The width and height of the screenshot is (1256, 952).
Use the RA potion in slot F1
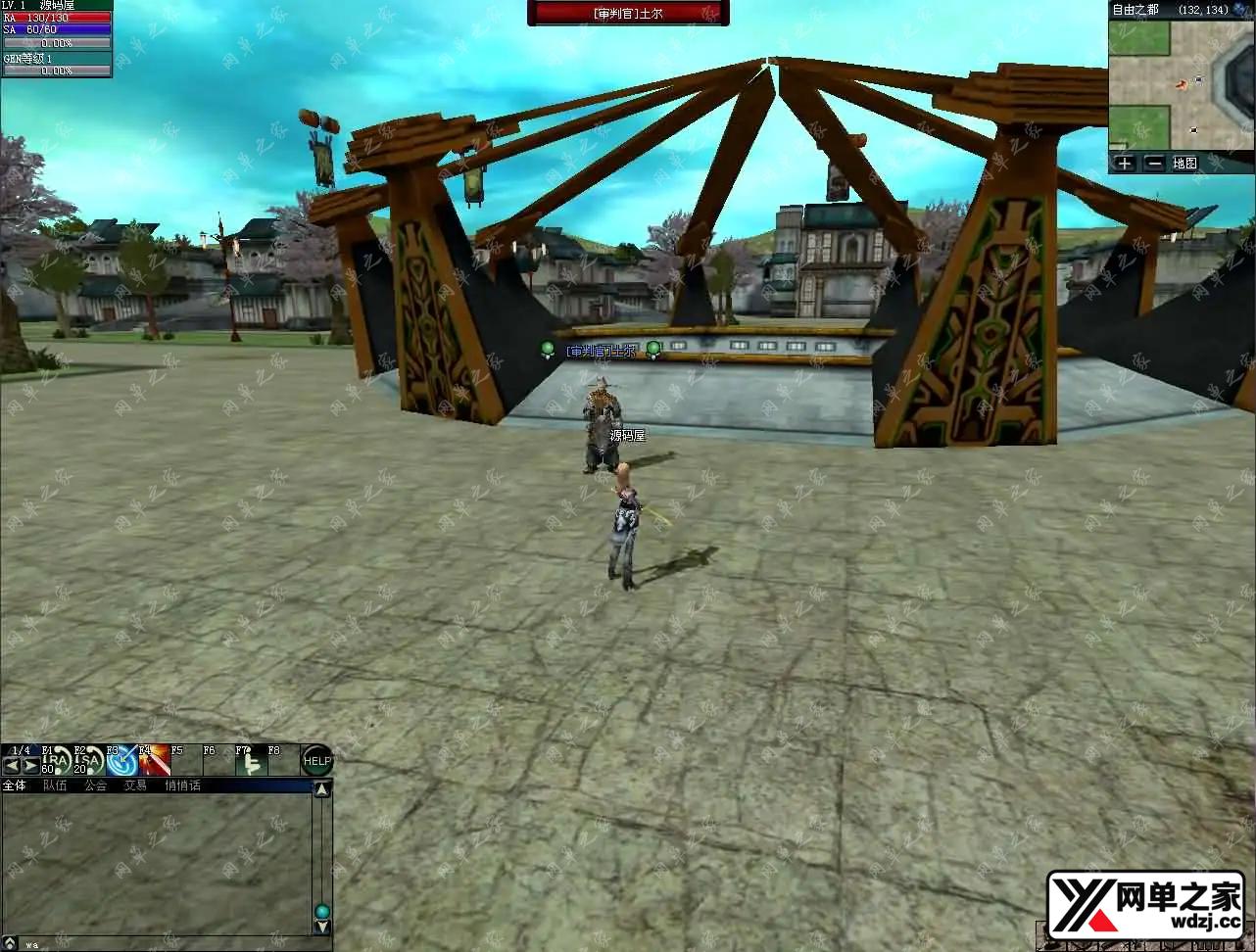click(x=58, y=761)
